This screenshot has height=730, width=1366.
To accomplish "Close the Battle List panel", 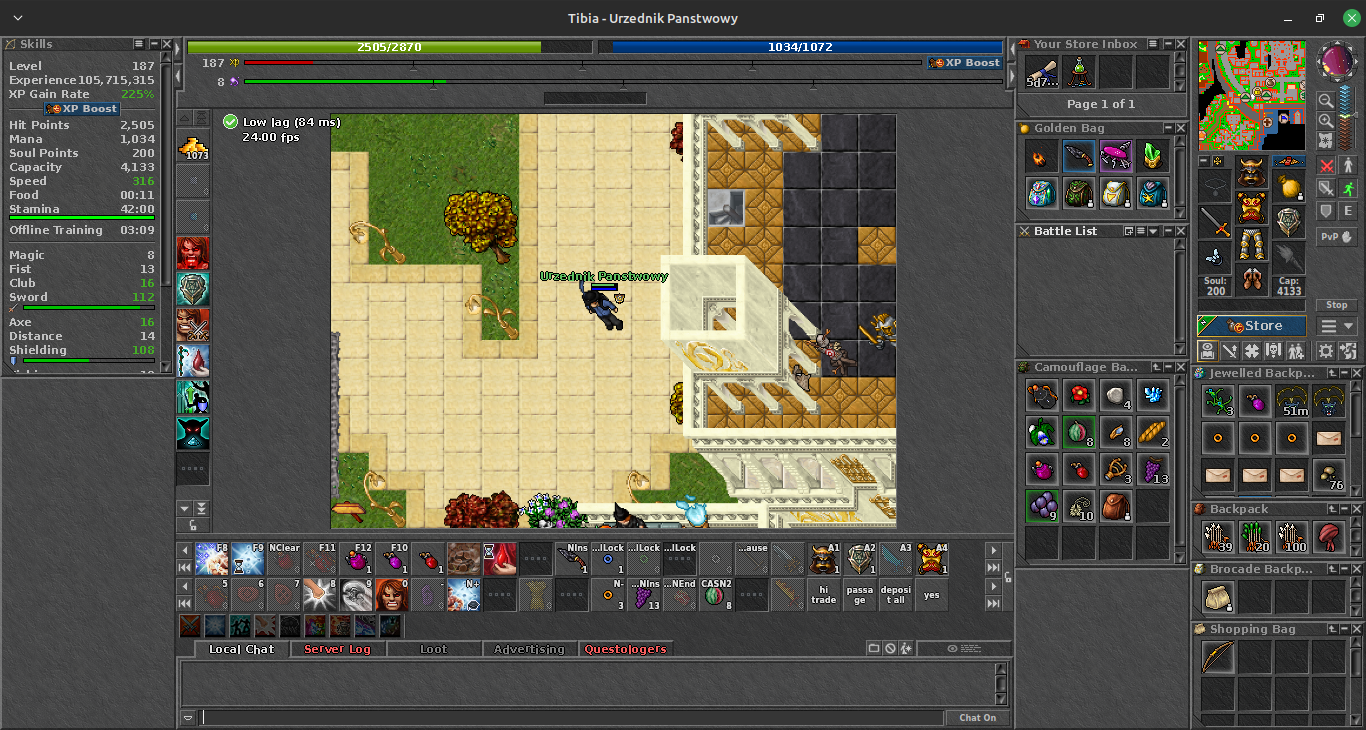I will [1181, 231].
